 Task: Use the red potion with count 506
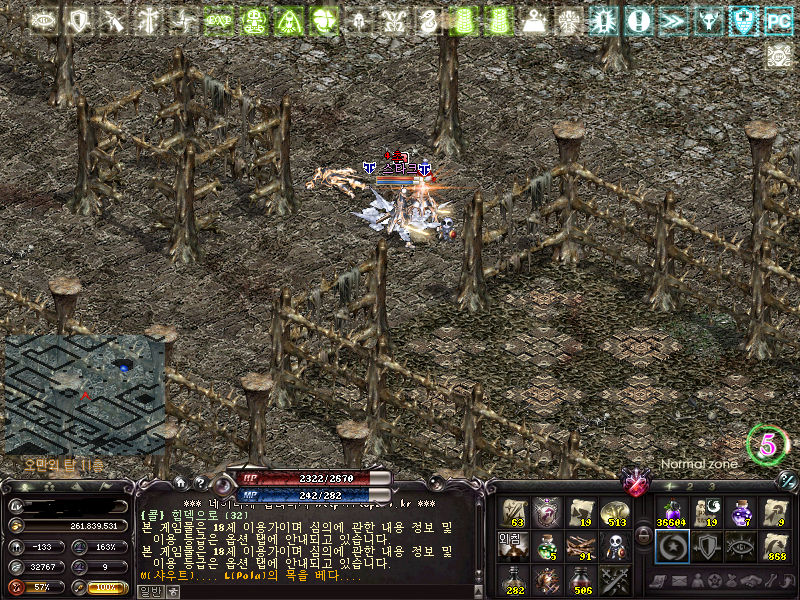click(x=580, y=580)
